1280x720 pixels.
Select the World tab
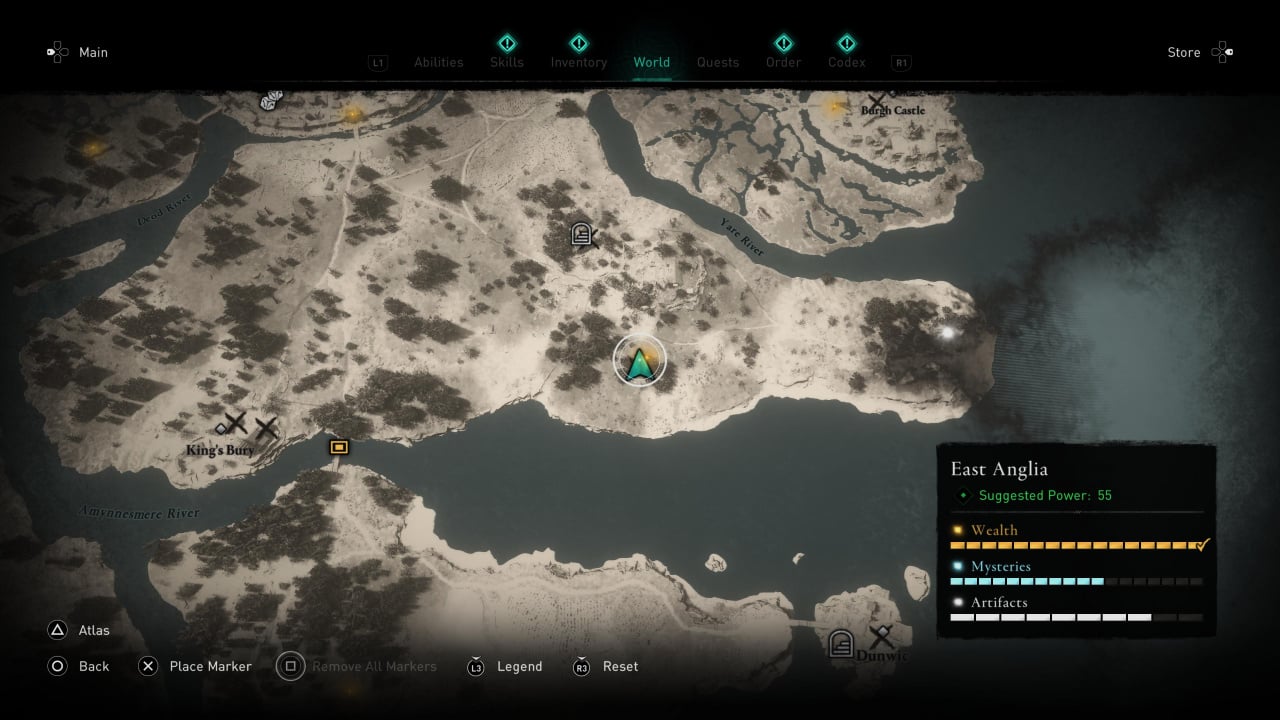click(651, 62)
